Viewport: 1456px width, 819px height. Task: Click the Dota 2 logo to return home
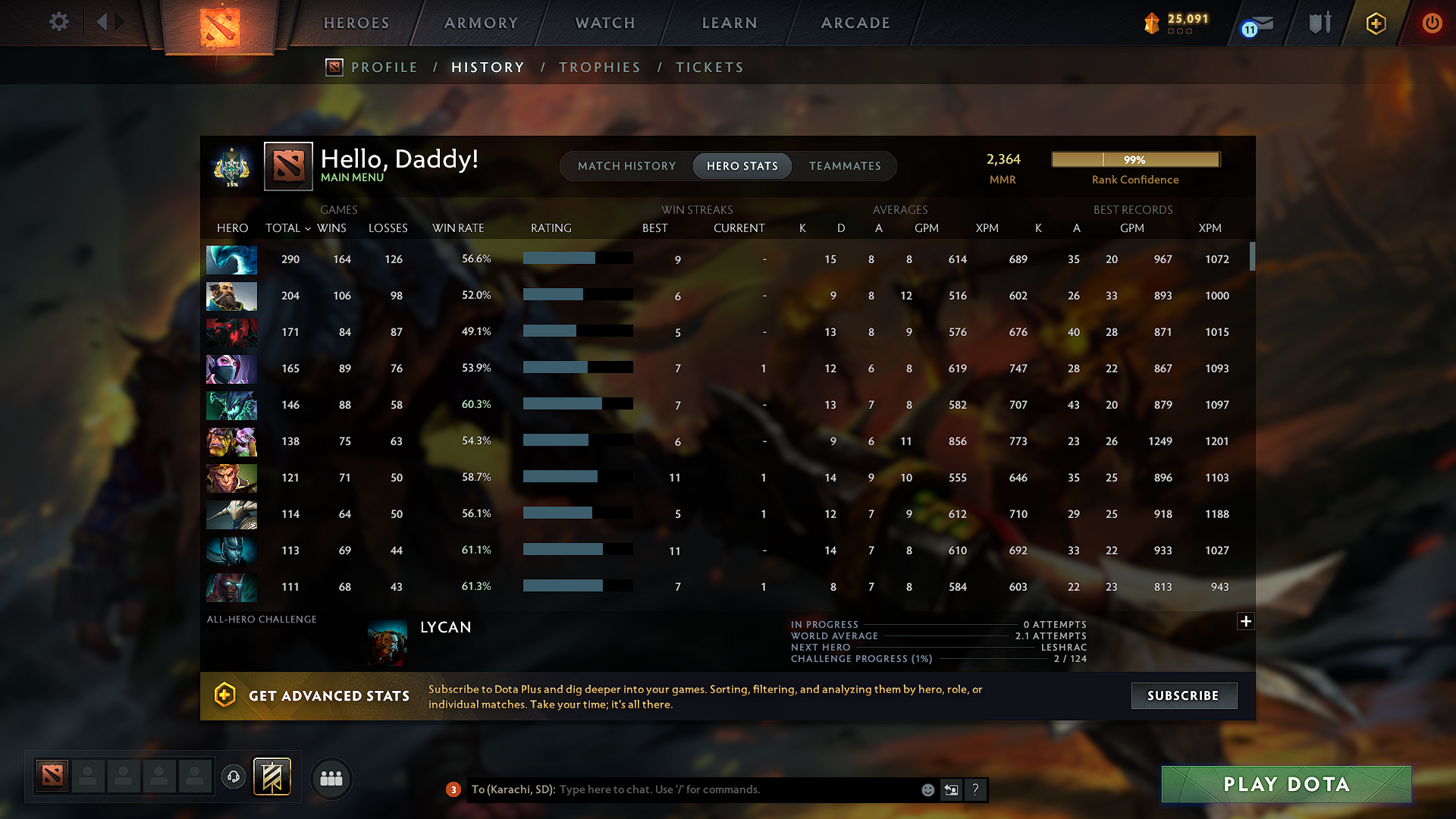(220, 25)
